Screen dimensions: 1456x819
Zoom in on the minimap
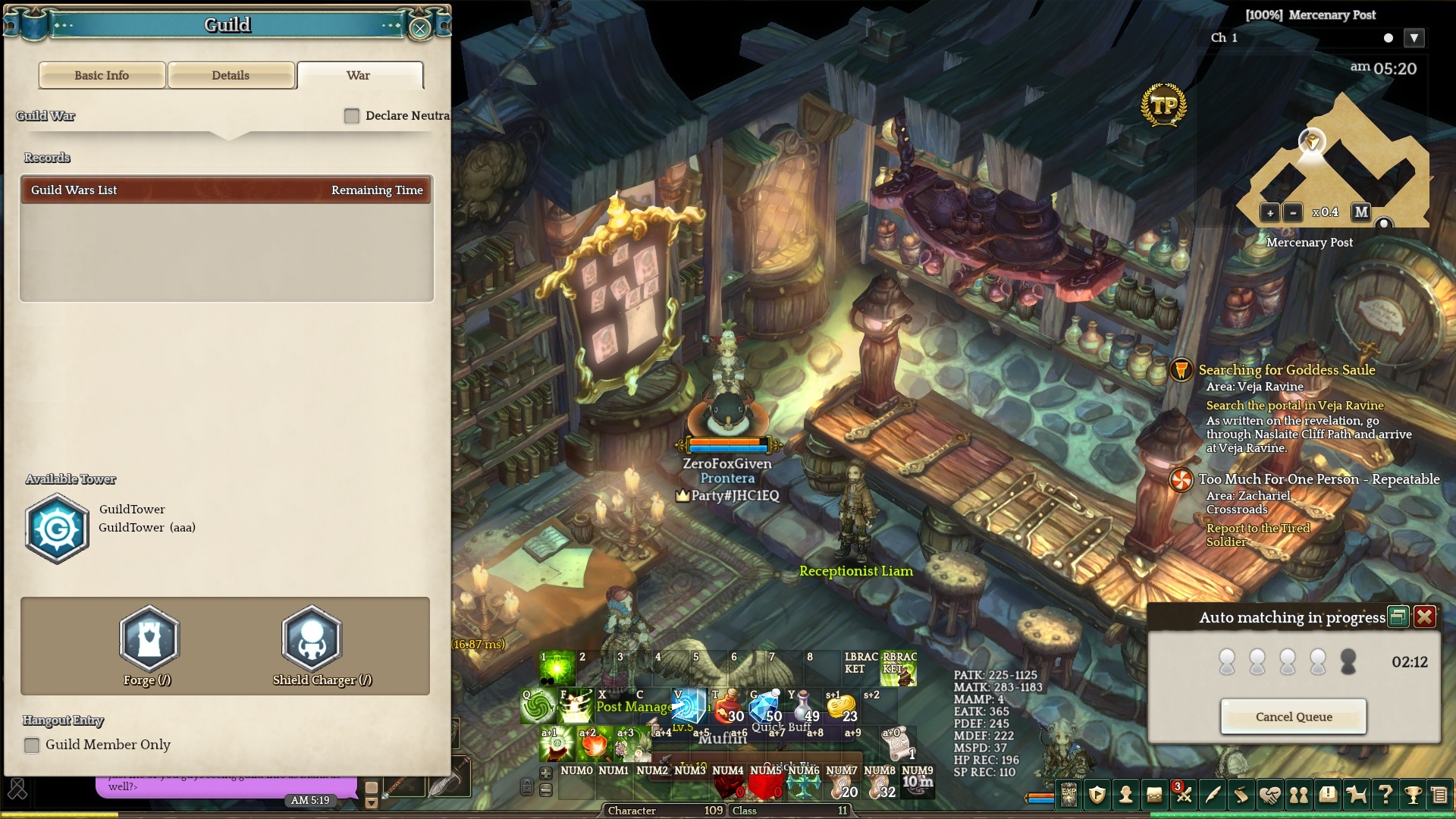1269,213
